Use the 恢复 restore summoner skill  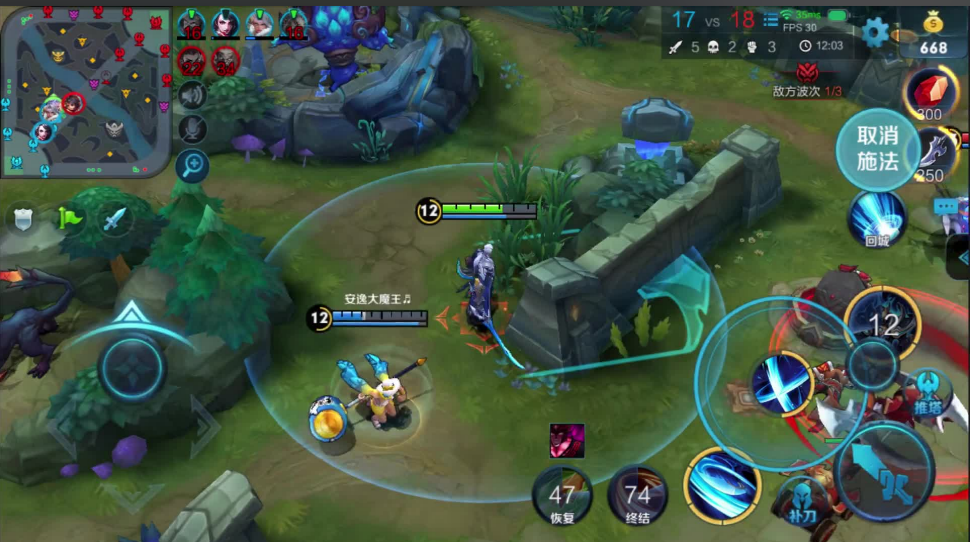(561, 494)
